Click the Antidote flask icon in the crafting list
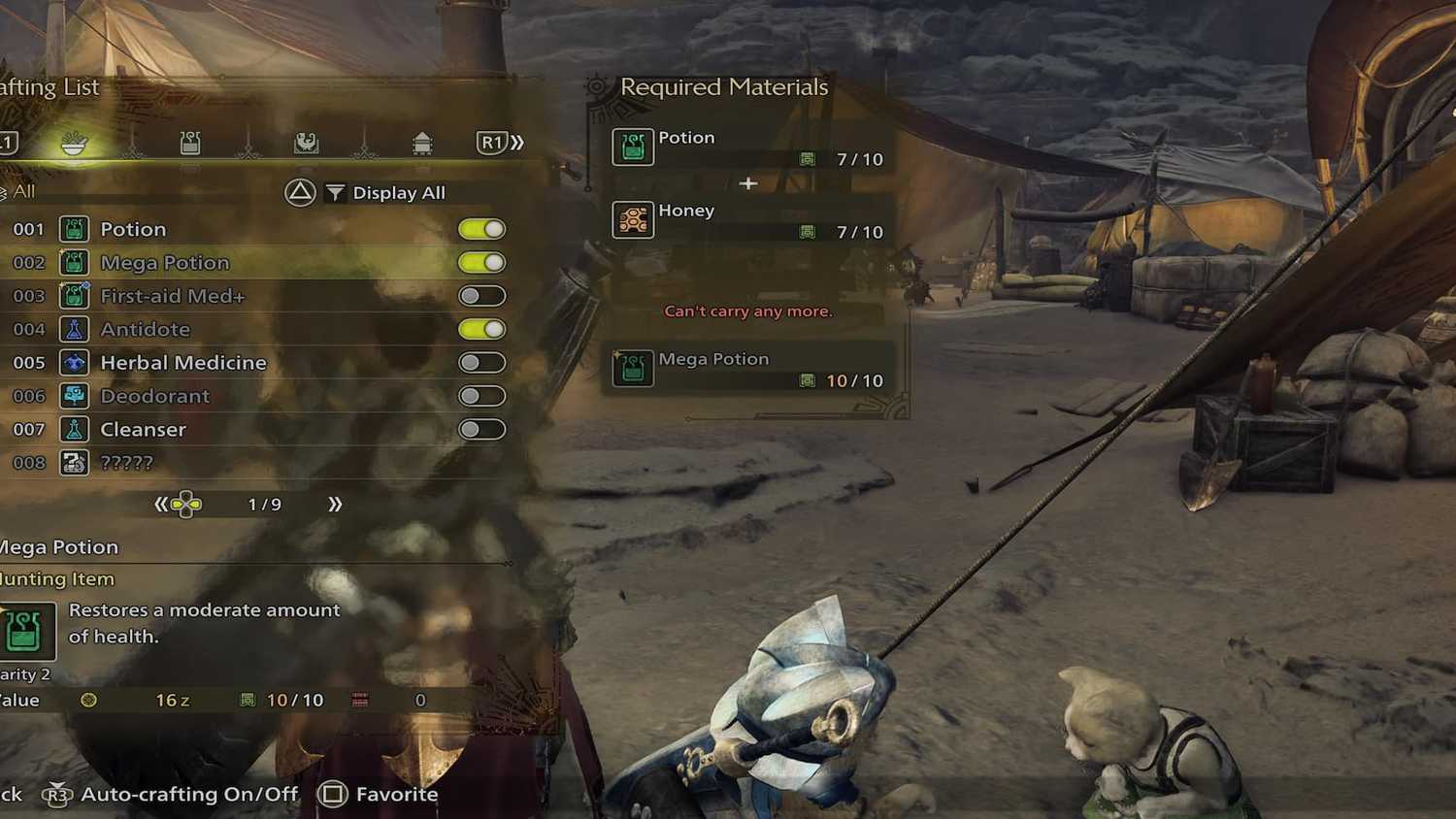Screen dimensions: 1456x819 tap(73, 329)
